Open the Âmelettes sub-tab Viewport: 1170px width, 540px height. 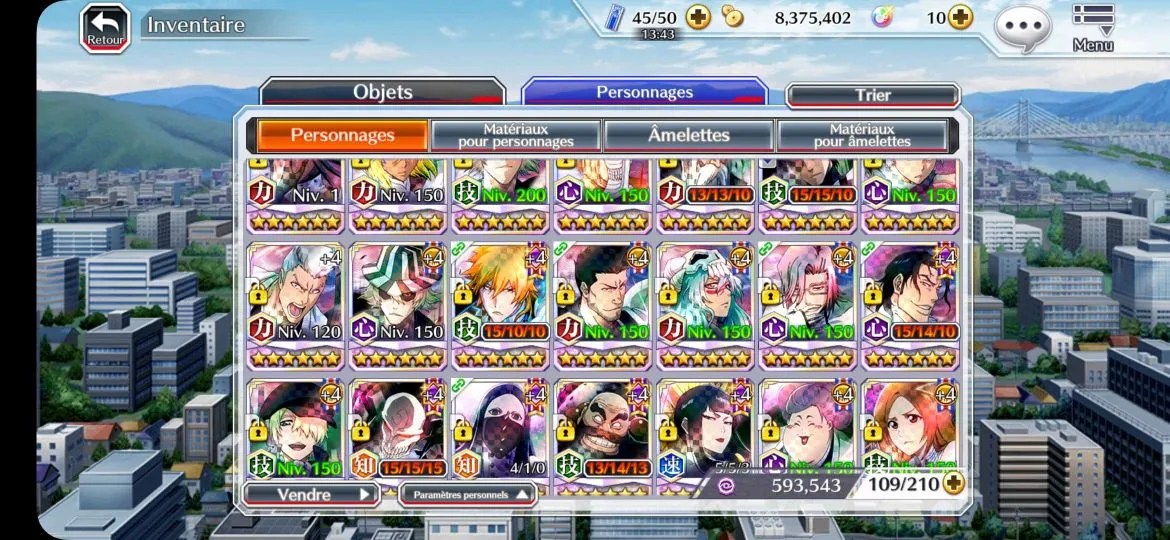click(688, 135)
